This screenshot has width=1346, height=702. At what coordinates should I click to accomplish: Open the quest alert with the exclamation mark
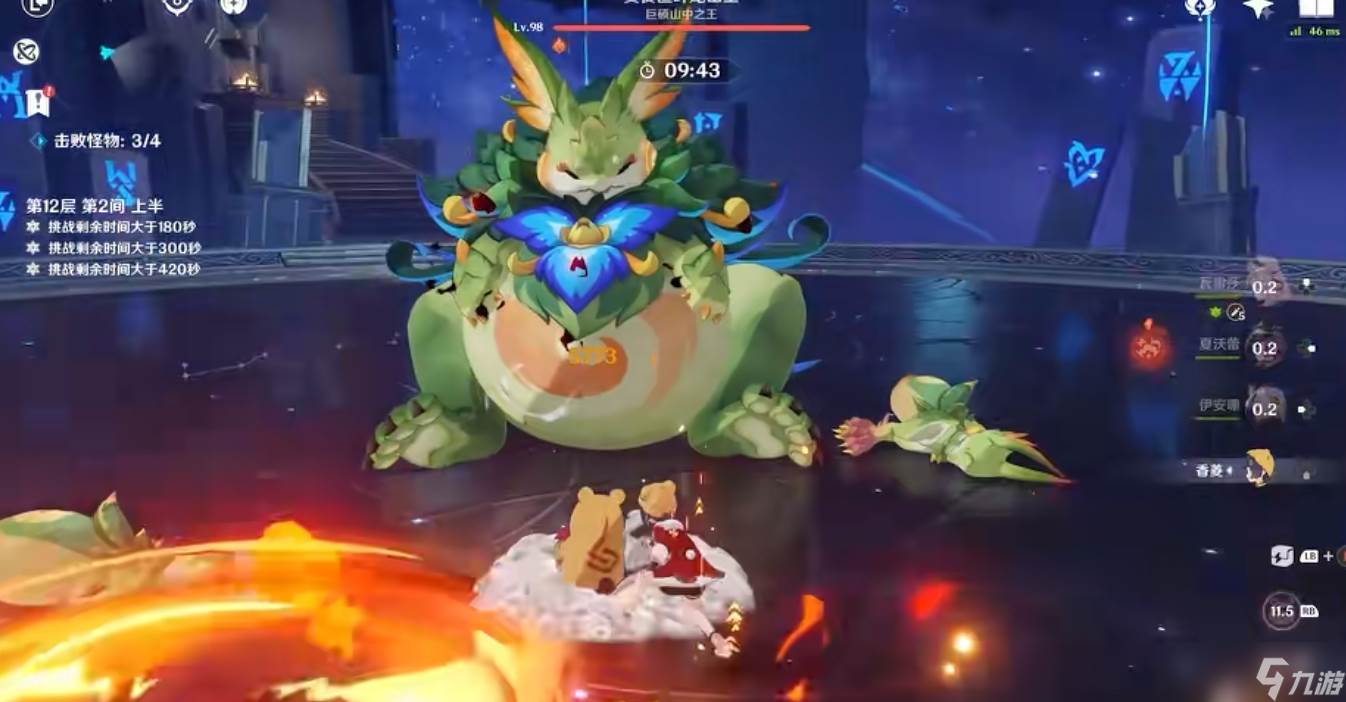coord(38,101)
